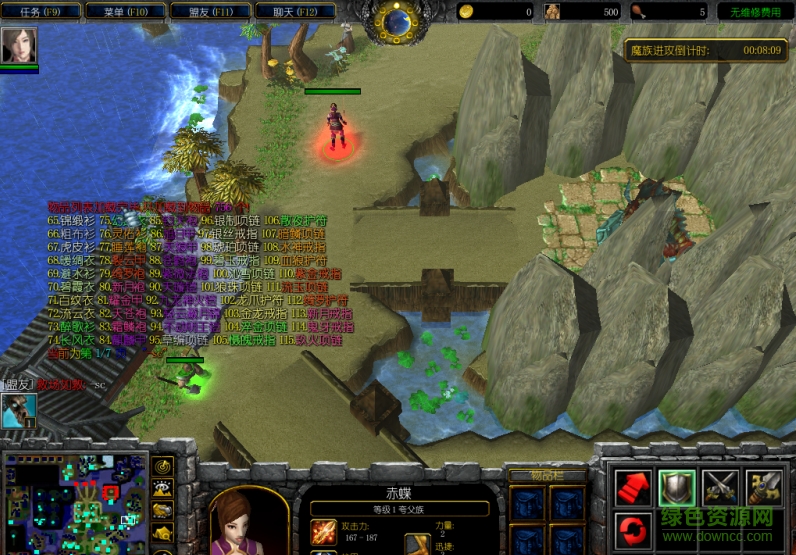The image size is (796, 555).
Task: Select the hero portrait icon at top-left
Action: [19, 45]
